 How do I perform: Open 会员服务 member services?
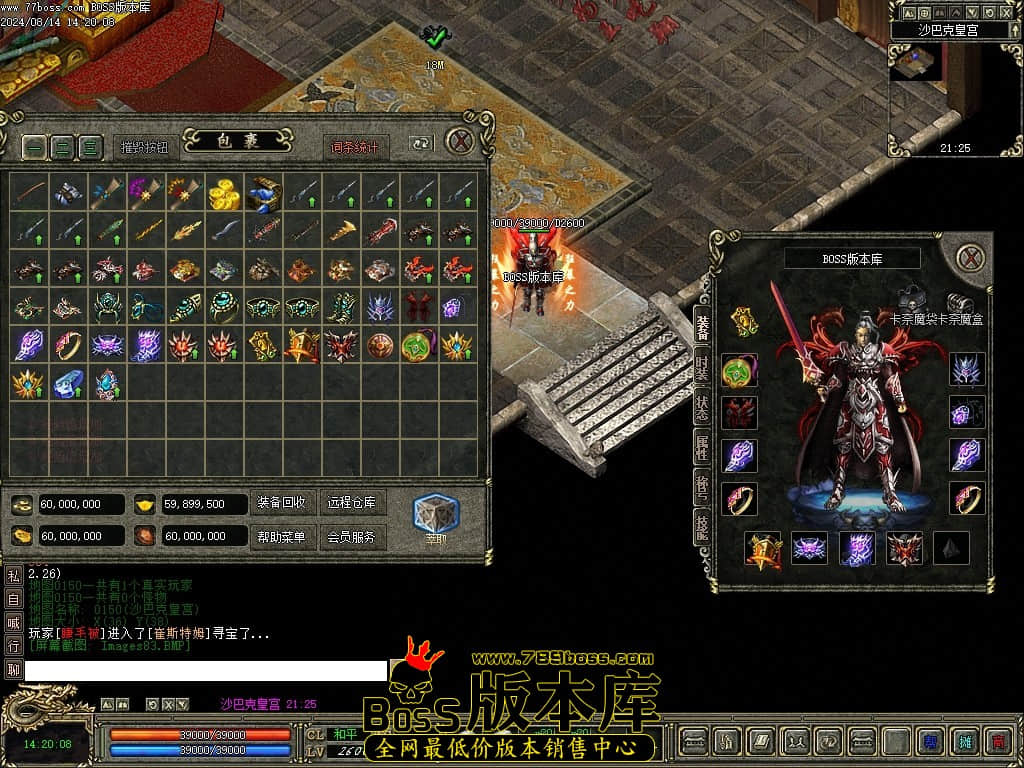pyautogui.click(x=352, y=537)
